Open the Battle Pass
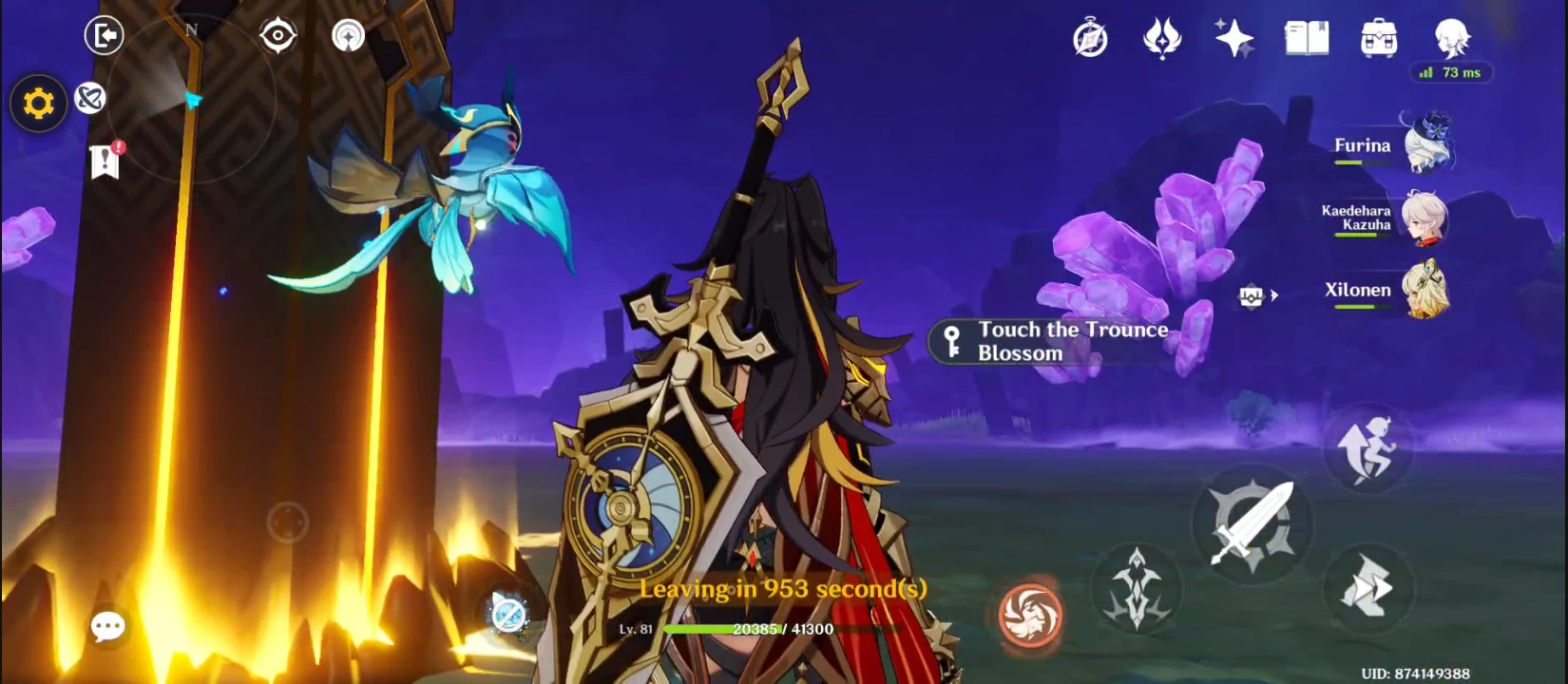 (x=1164, y=38)
